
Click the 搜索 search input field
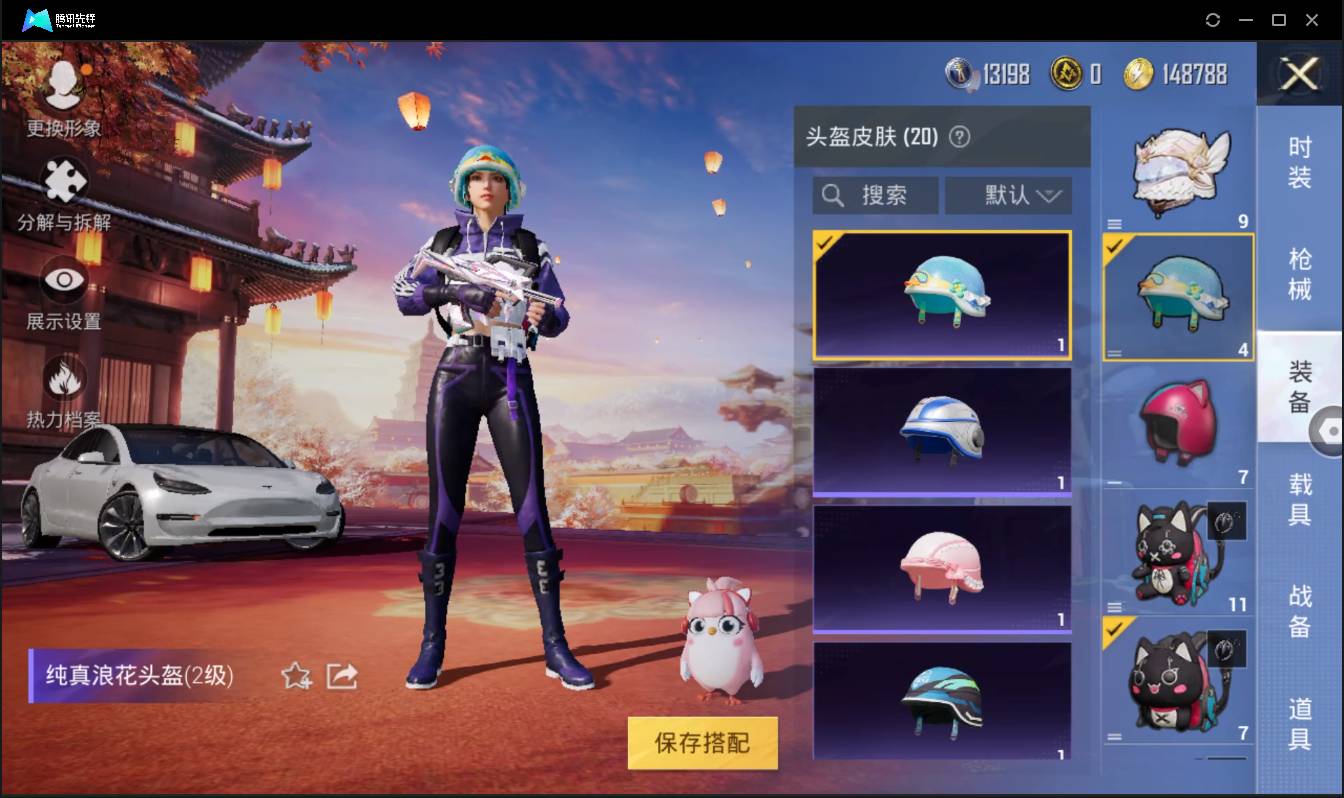(885, 195)
